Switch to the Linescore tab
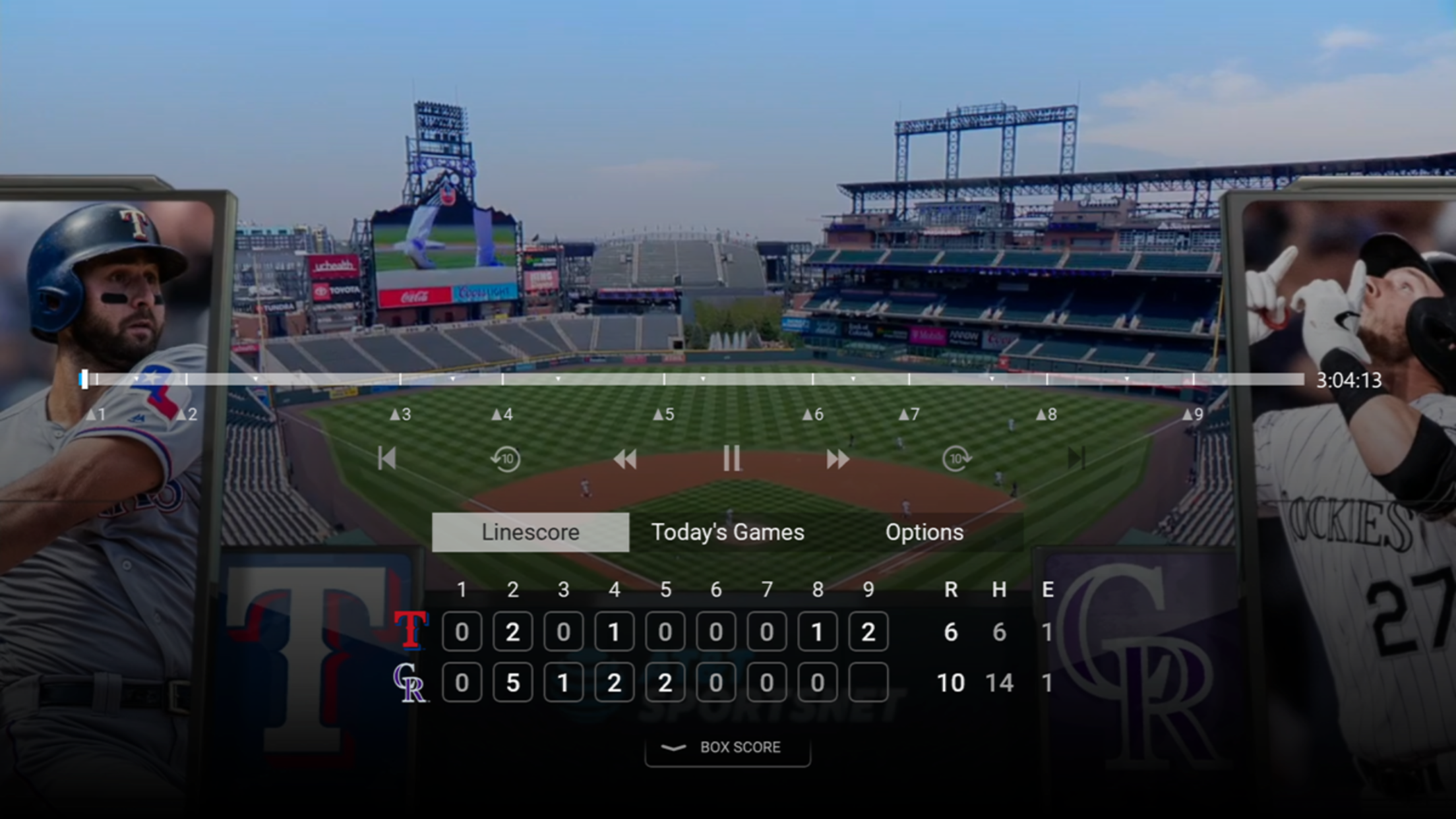1456x819 pixels. (x=530, y=532)
